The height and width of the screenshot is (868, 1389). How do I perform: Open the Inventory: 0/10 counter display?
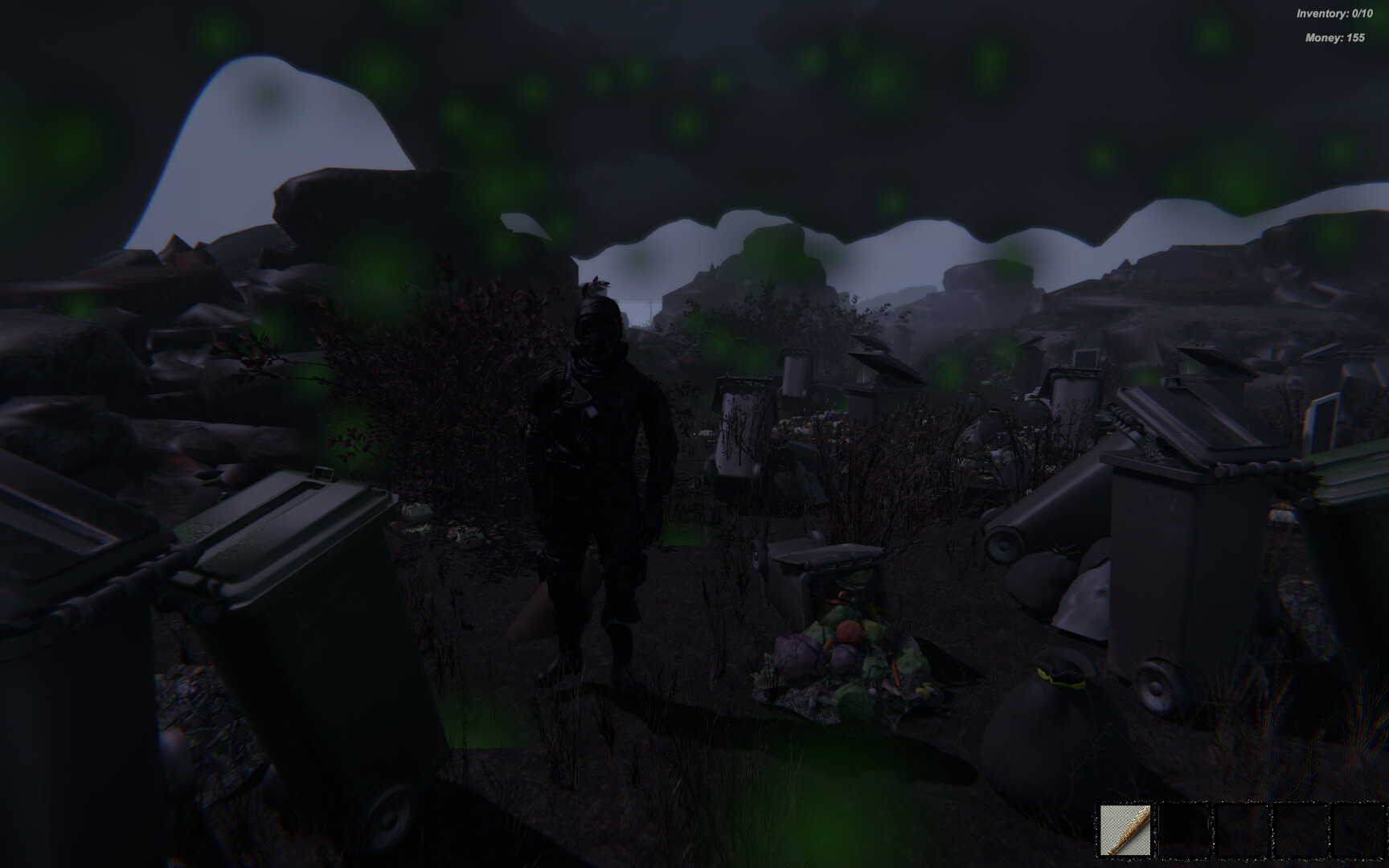[1334, 13]
